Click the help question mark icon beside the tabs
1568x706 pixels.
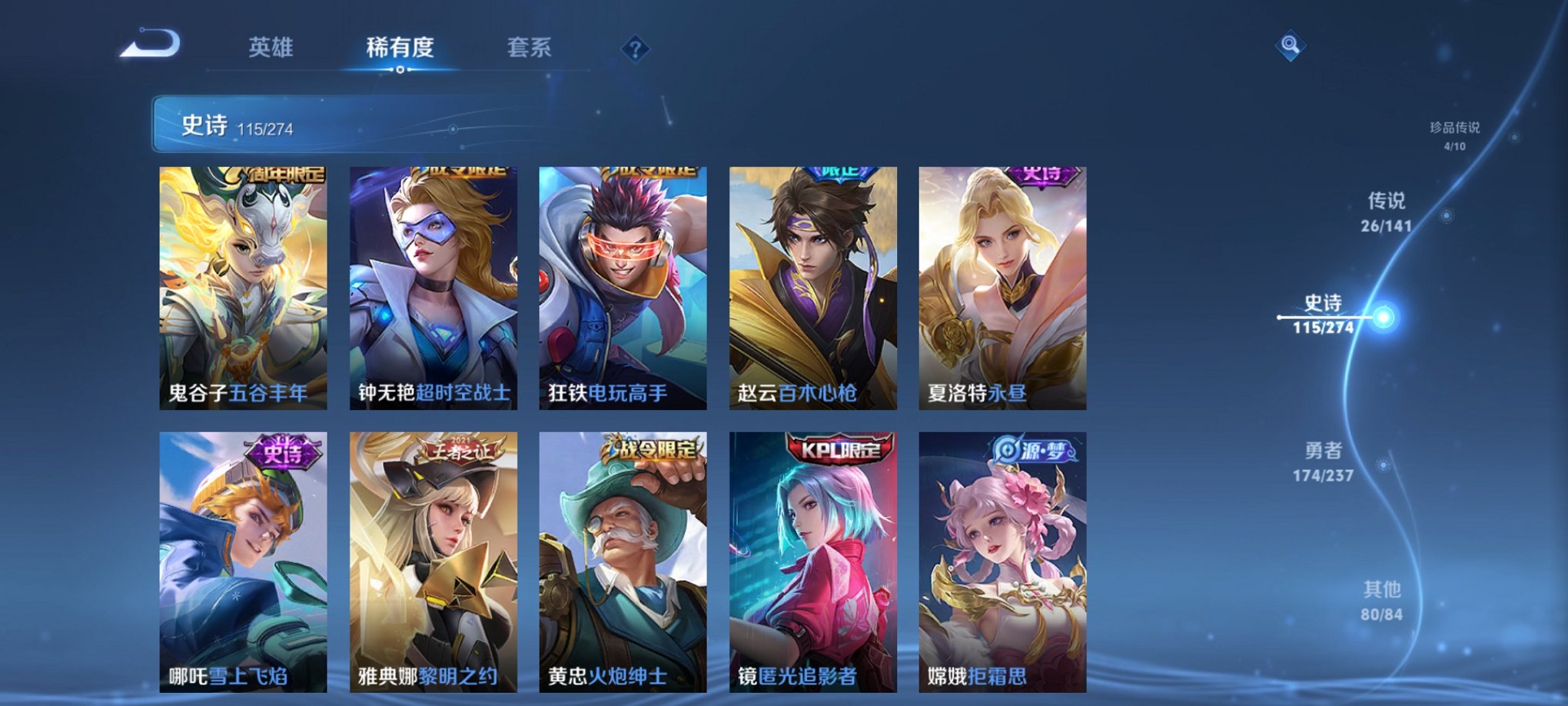(x=634, y=48)
